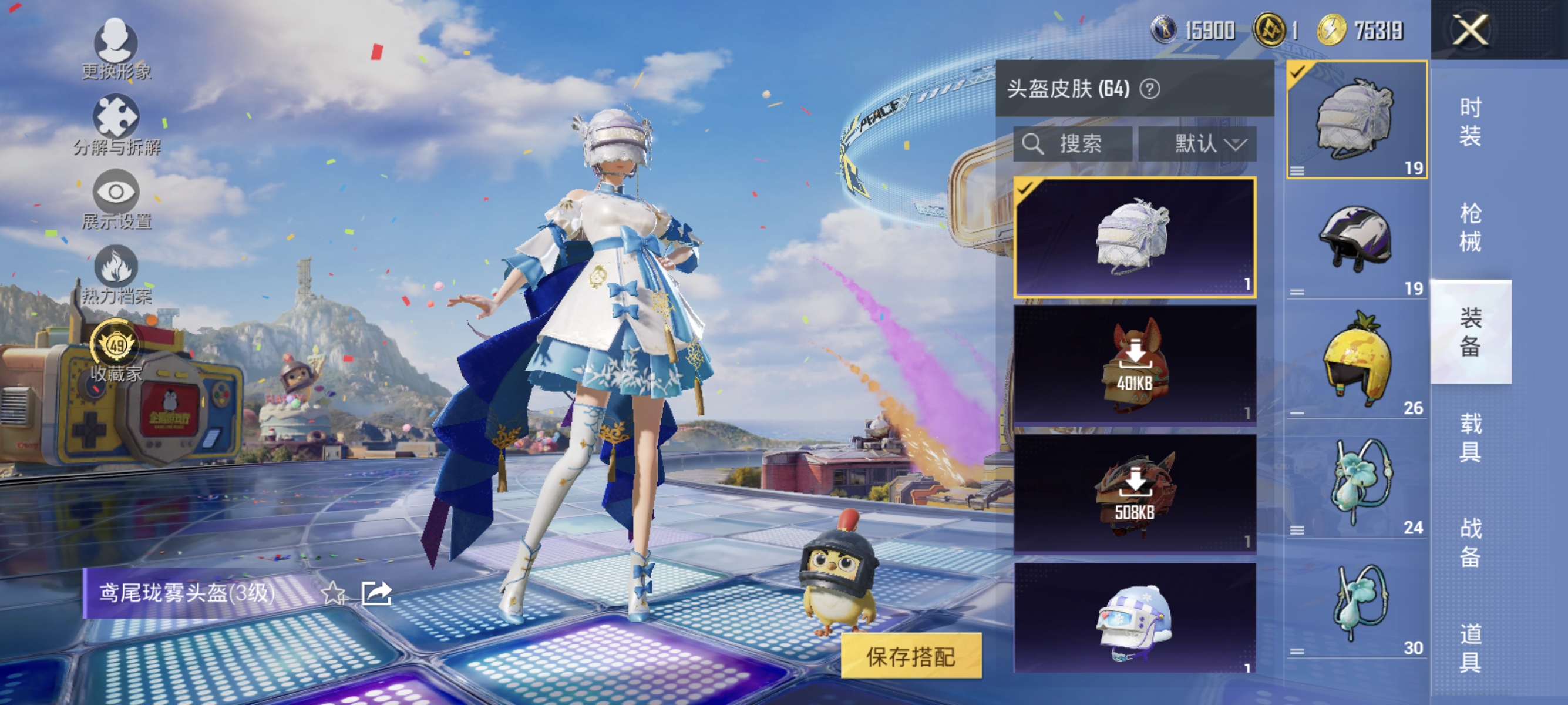Click the magnifier search icon
1568x705 pixels.
pyautogui.click(x=1033, y=144)
